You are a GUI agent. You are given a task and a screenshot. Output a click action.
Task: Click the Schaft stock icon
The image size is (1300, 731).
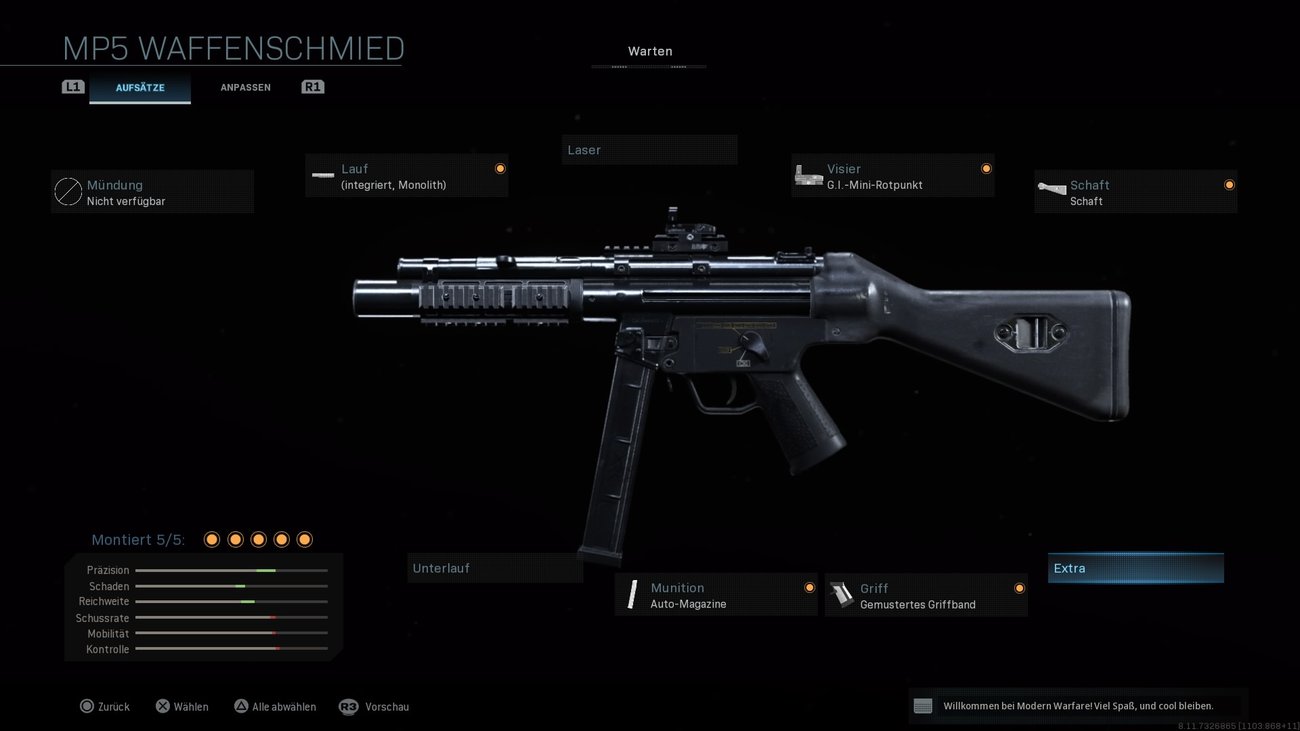pyautogui.click(x=1051, y=191)
